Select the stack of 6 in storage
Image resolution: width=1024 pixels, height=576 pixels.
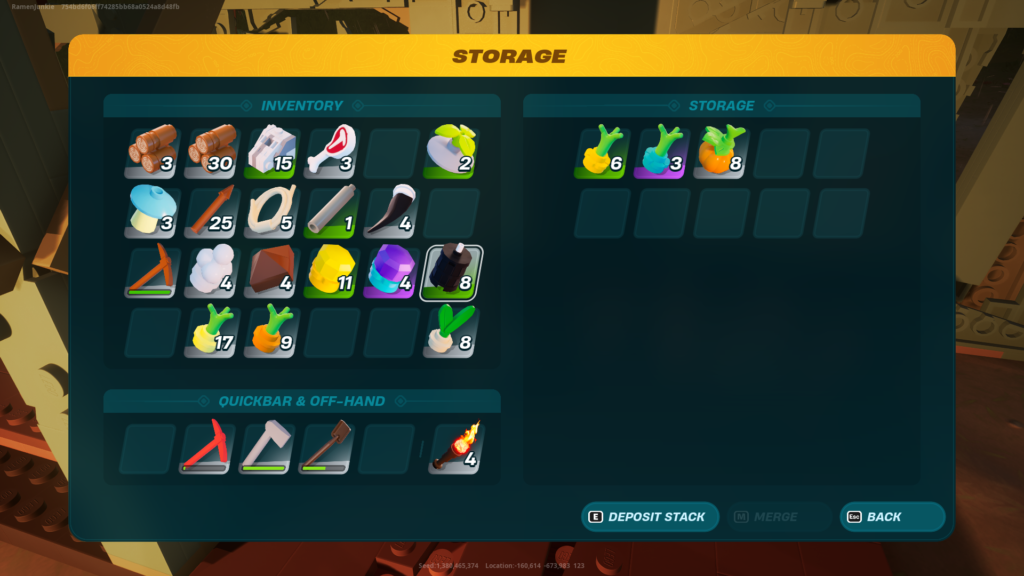pos(602,151)
